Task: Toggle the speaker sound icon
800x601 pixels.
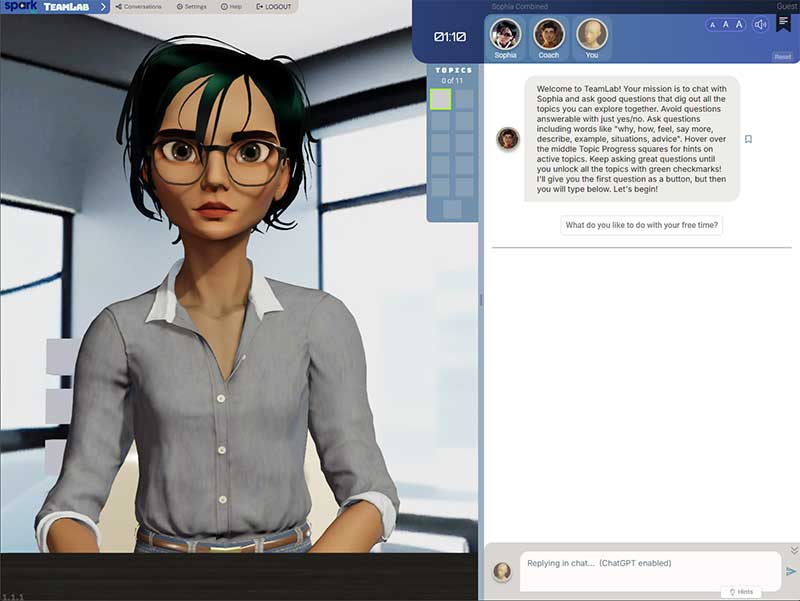Action: (761, 24)
